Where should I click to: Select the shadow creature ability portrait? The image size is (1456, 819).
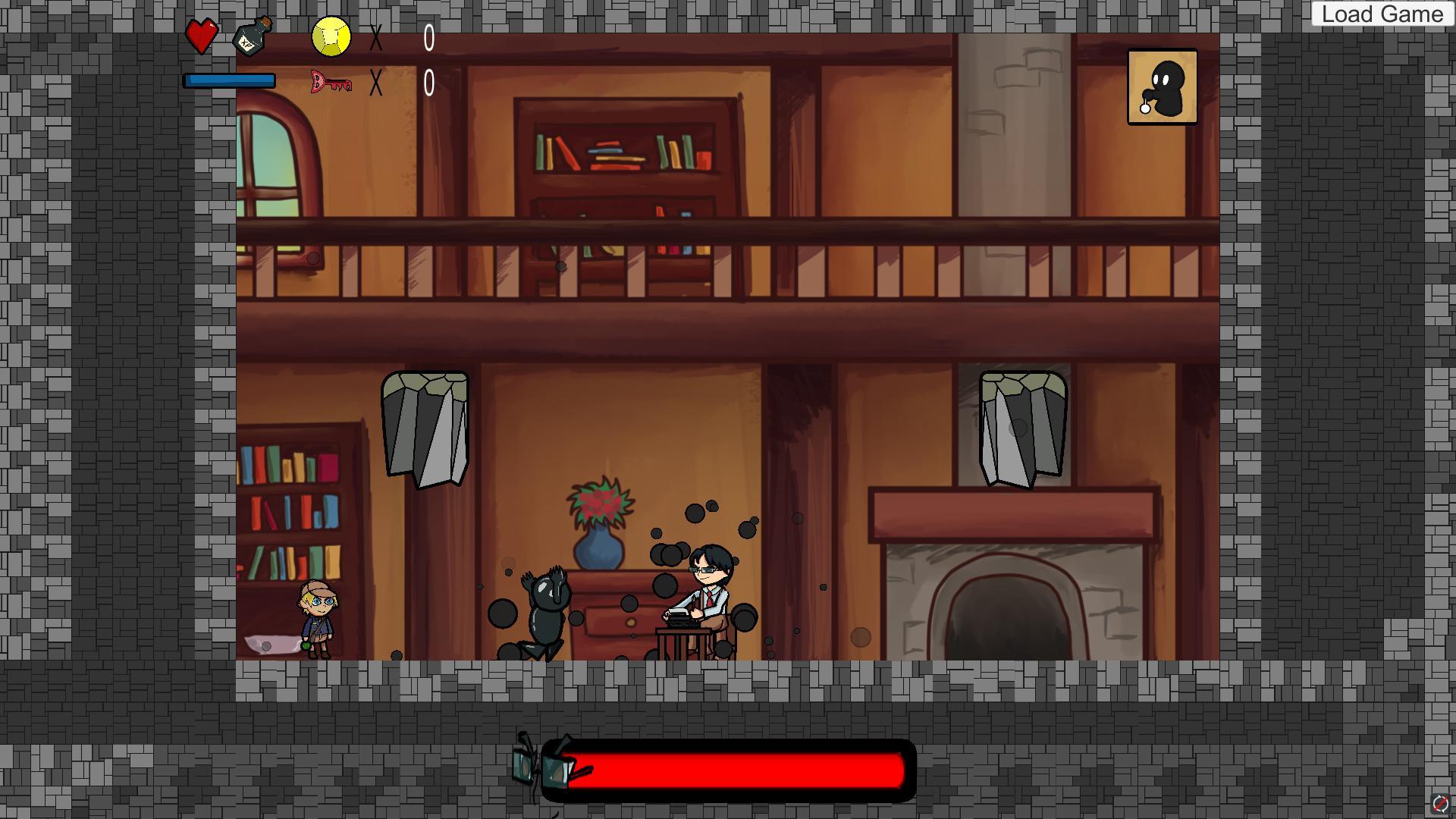[x=1162, y=87]
